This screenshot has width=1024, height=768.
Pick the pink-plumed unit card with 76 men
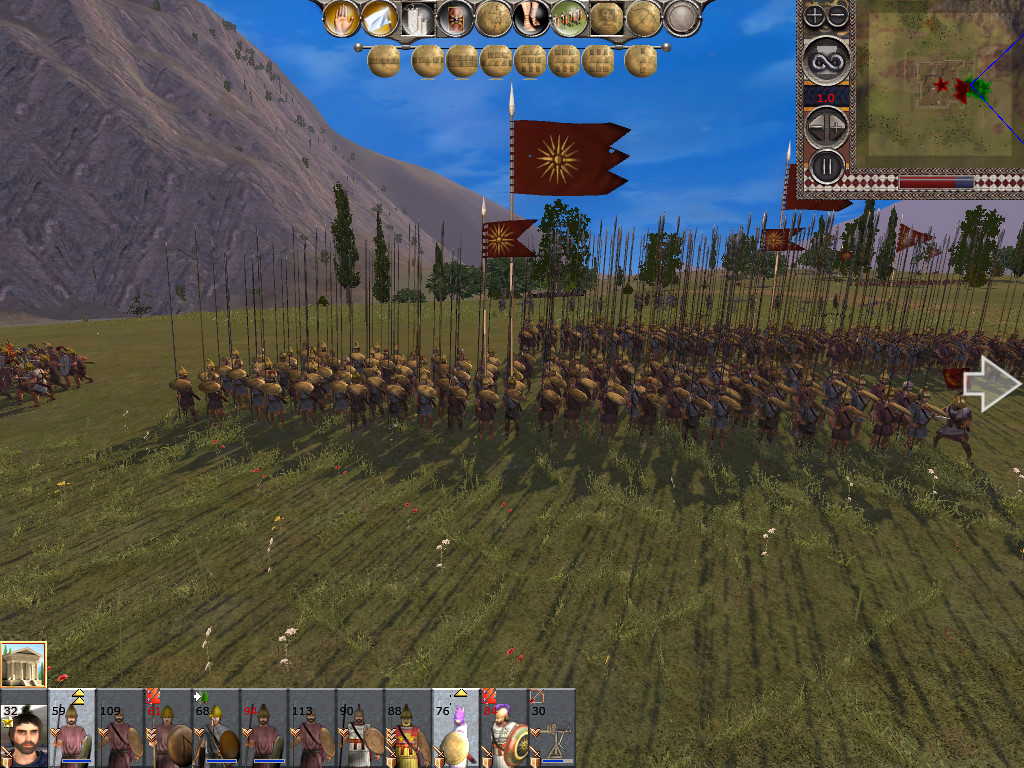coord(456,728)
